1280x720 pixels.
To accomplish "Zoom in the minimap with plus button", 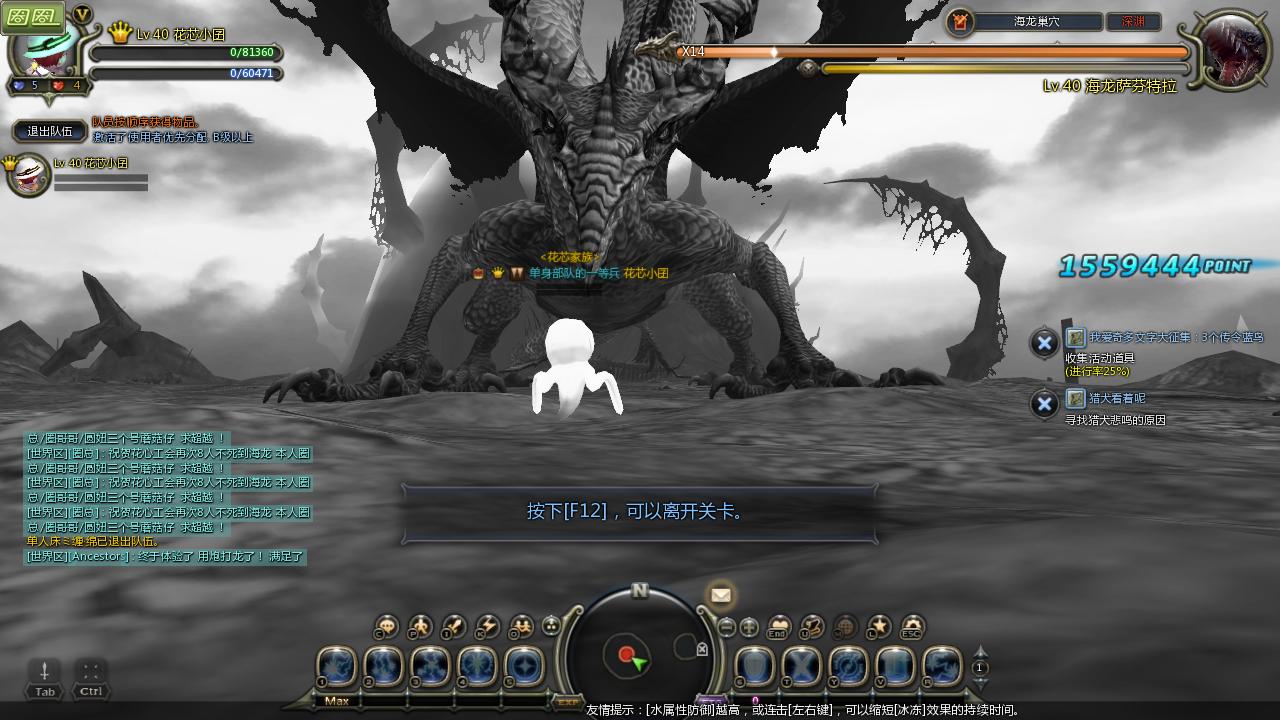I will click(x=749, y=628).
